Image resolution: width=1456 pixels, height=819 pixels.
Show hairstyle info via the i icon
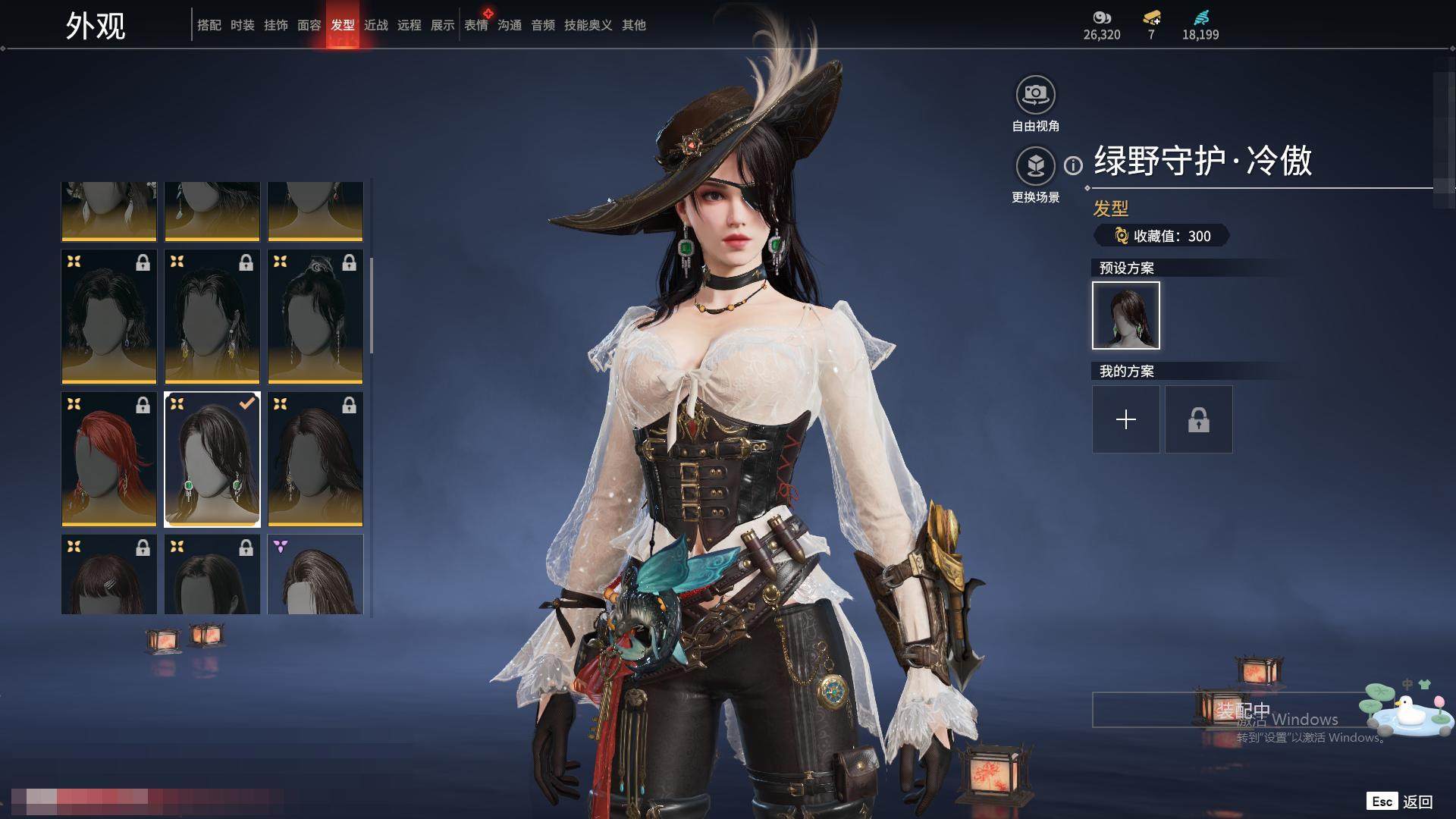click(1073, 165)
